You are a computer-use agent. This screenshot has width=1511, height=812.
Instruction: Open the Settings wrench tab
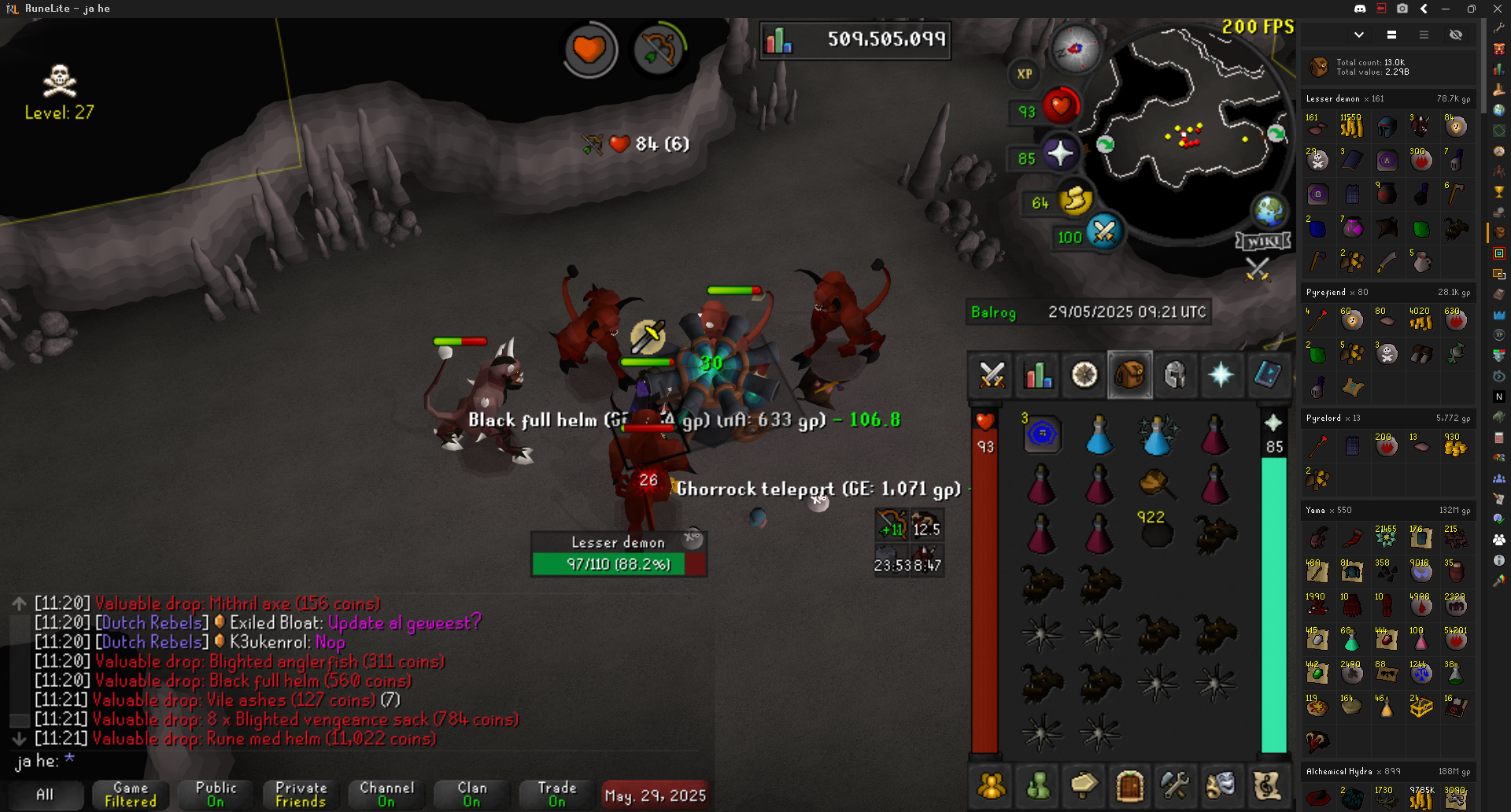click(1174, 784)
